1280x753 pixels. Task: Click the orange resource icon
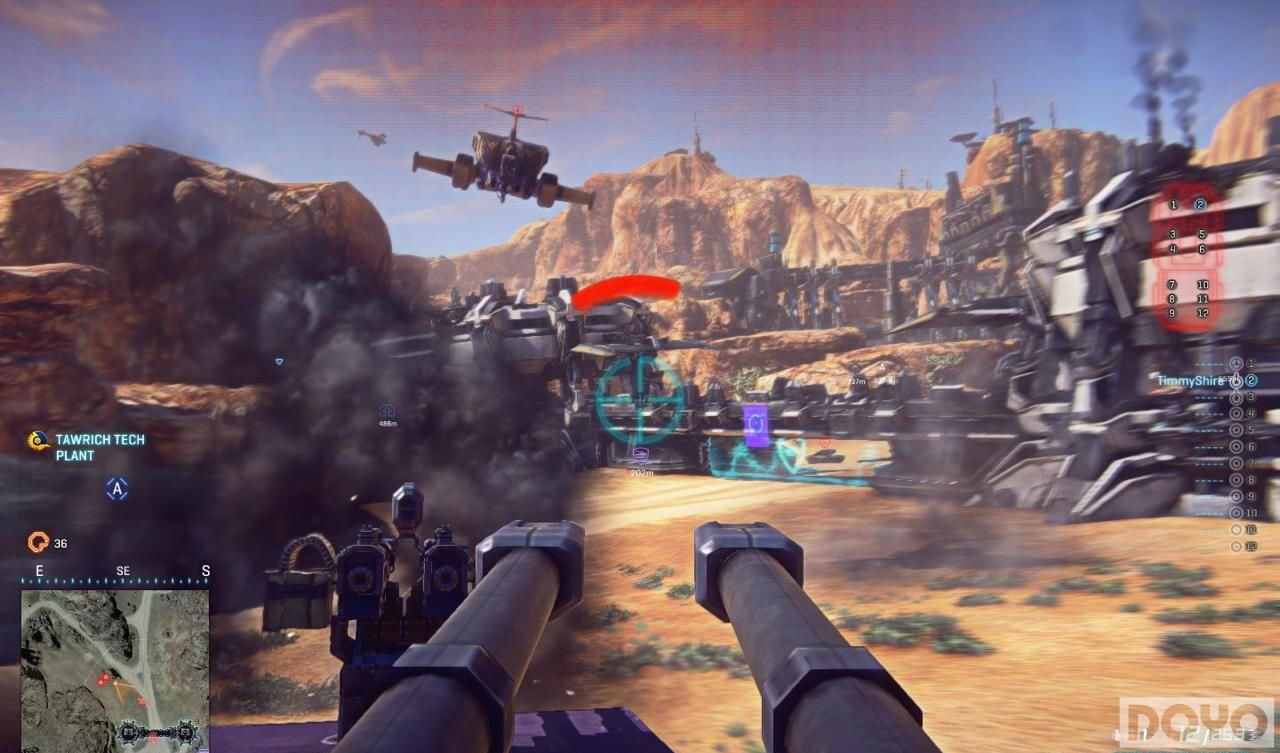pos(38,543)
